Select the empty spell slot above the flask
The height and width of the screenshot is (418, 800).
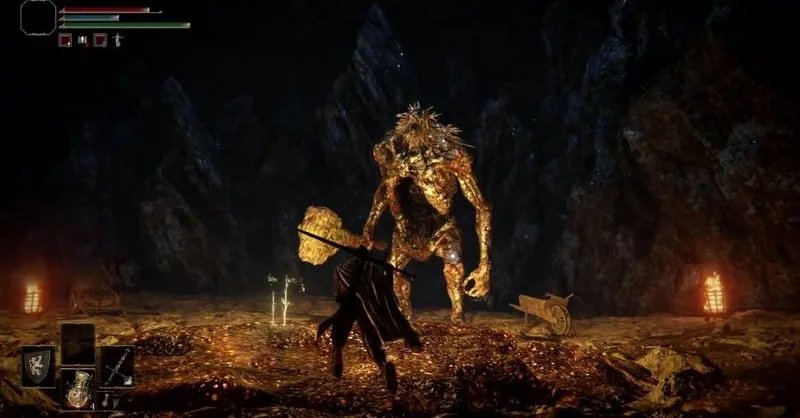click(x=77, y=343)
